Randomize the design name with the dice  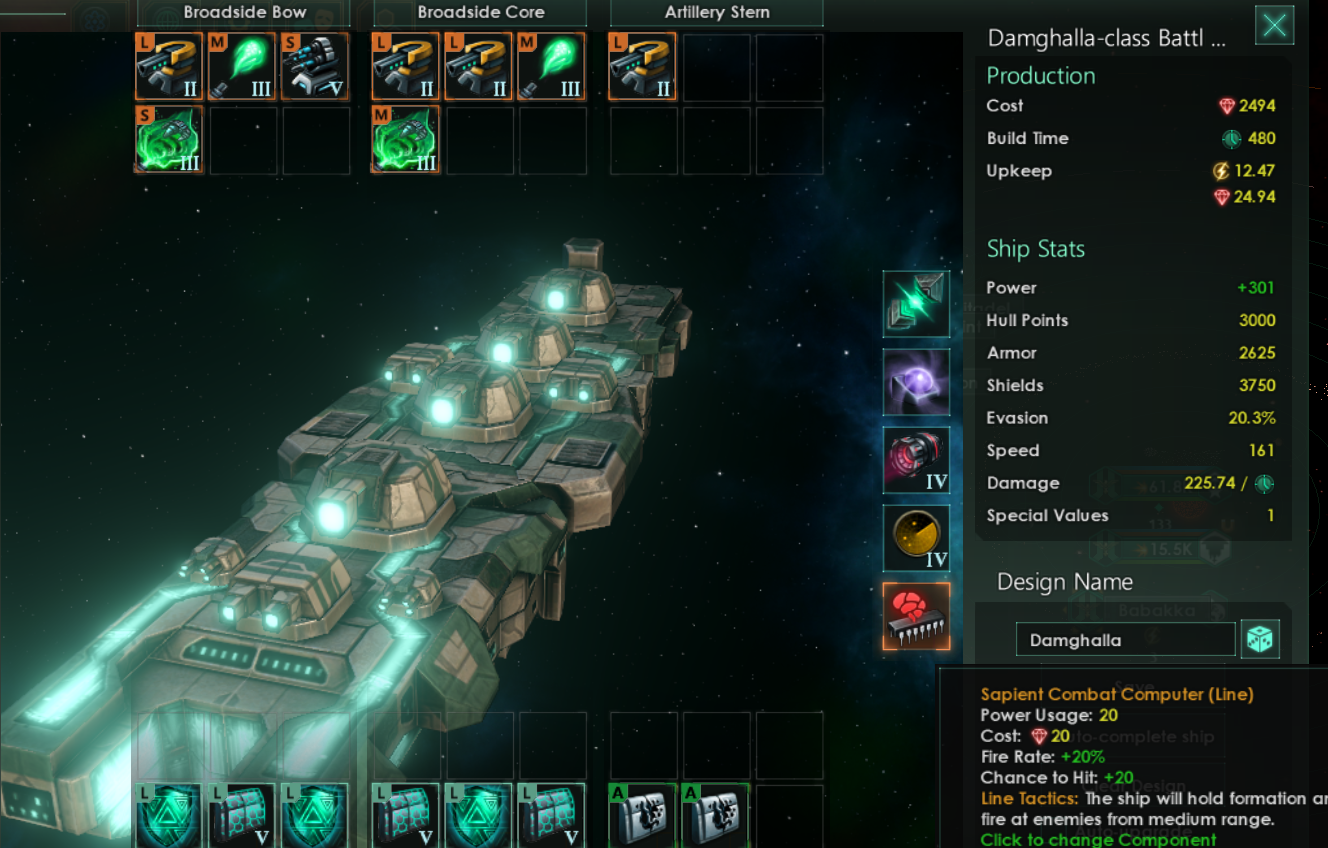click(x=1260, y=639)
